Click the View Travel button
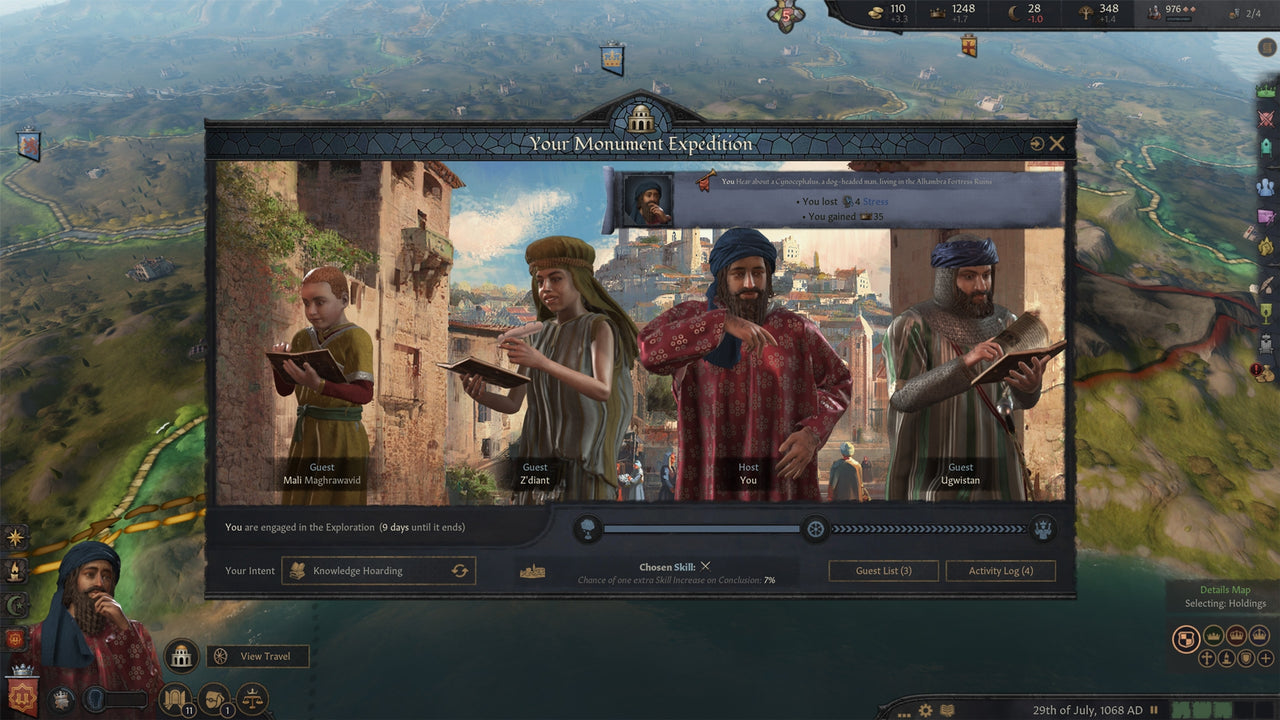 tap(260, 656)
